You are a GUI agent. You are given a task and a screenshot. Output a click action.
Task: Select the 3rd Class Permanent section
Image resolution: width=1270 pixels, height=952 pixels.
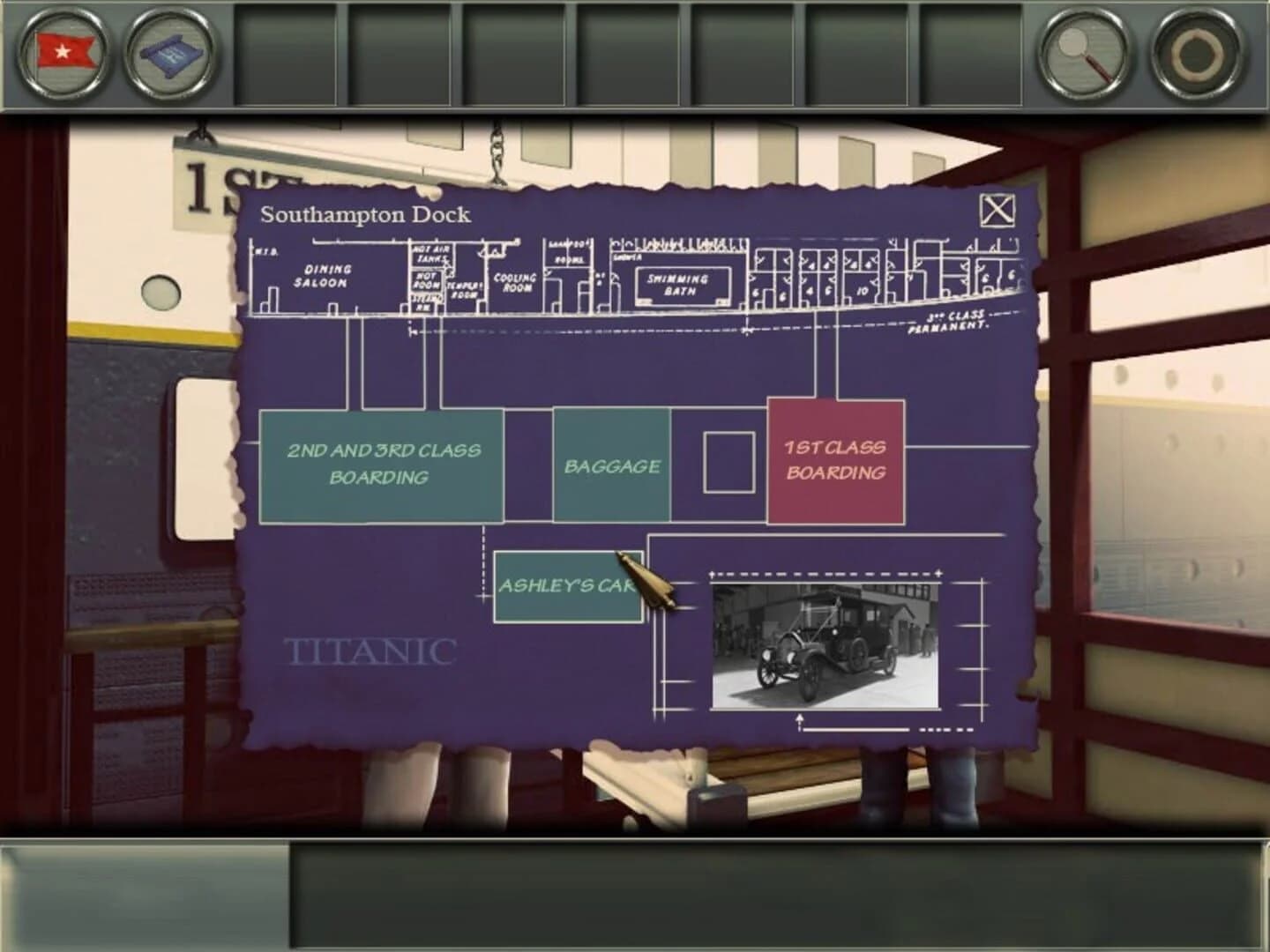pos(959,323)
